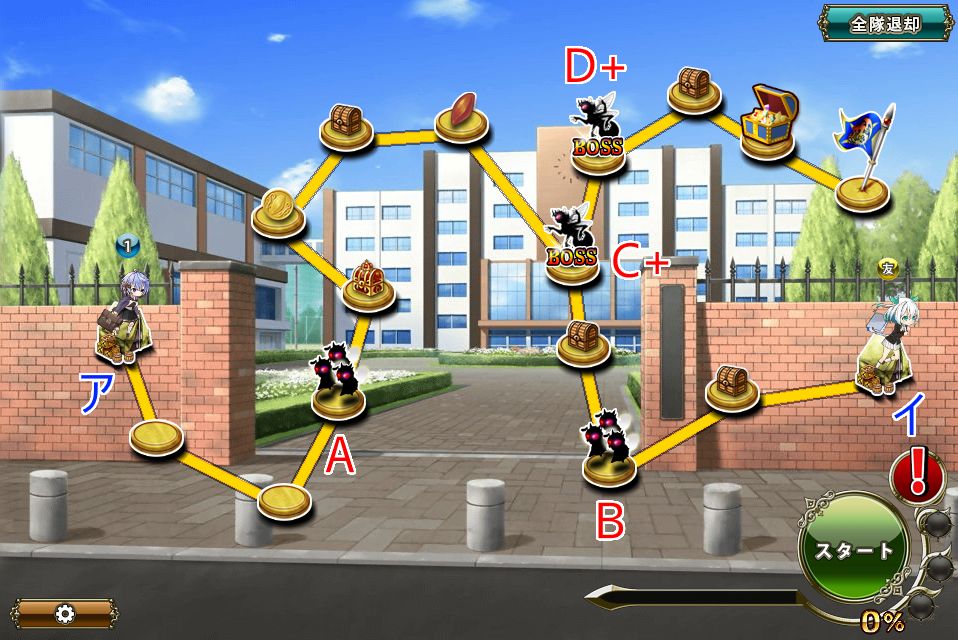Select the open gold-filled treasure chest node
Screen dimensions: 958x640
click(x=768, y=120)
